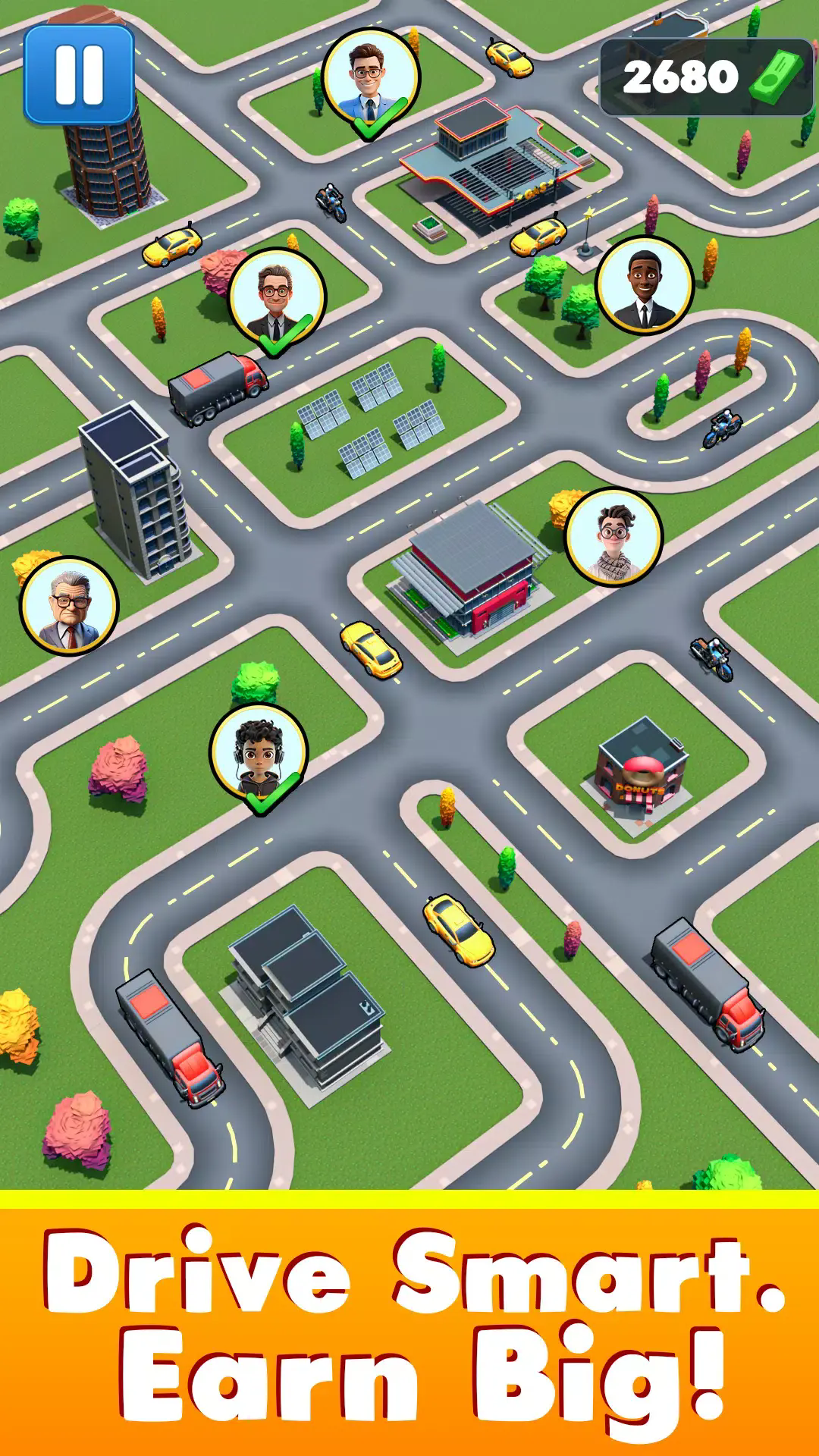Choose the passenger with scarf and glasses
Viewport: 819px width, 1456px height.
[x=613, y=536]
